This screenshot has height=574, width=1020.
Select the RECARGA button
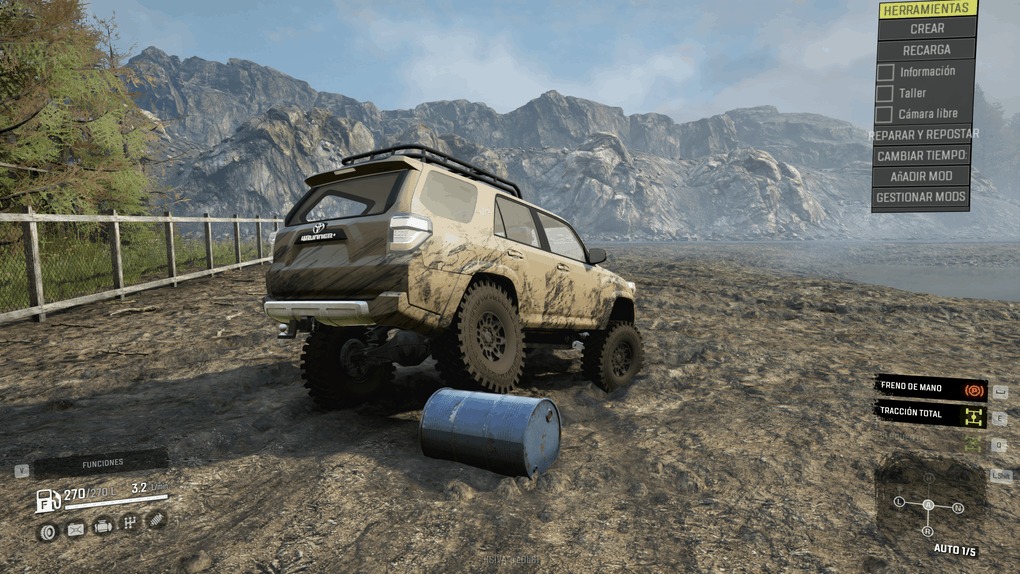pos(926,50)
